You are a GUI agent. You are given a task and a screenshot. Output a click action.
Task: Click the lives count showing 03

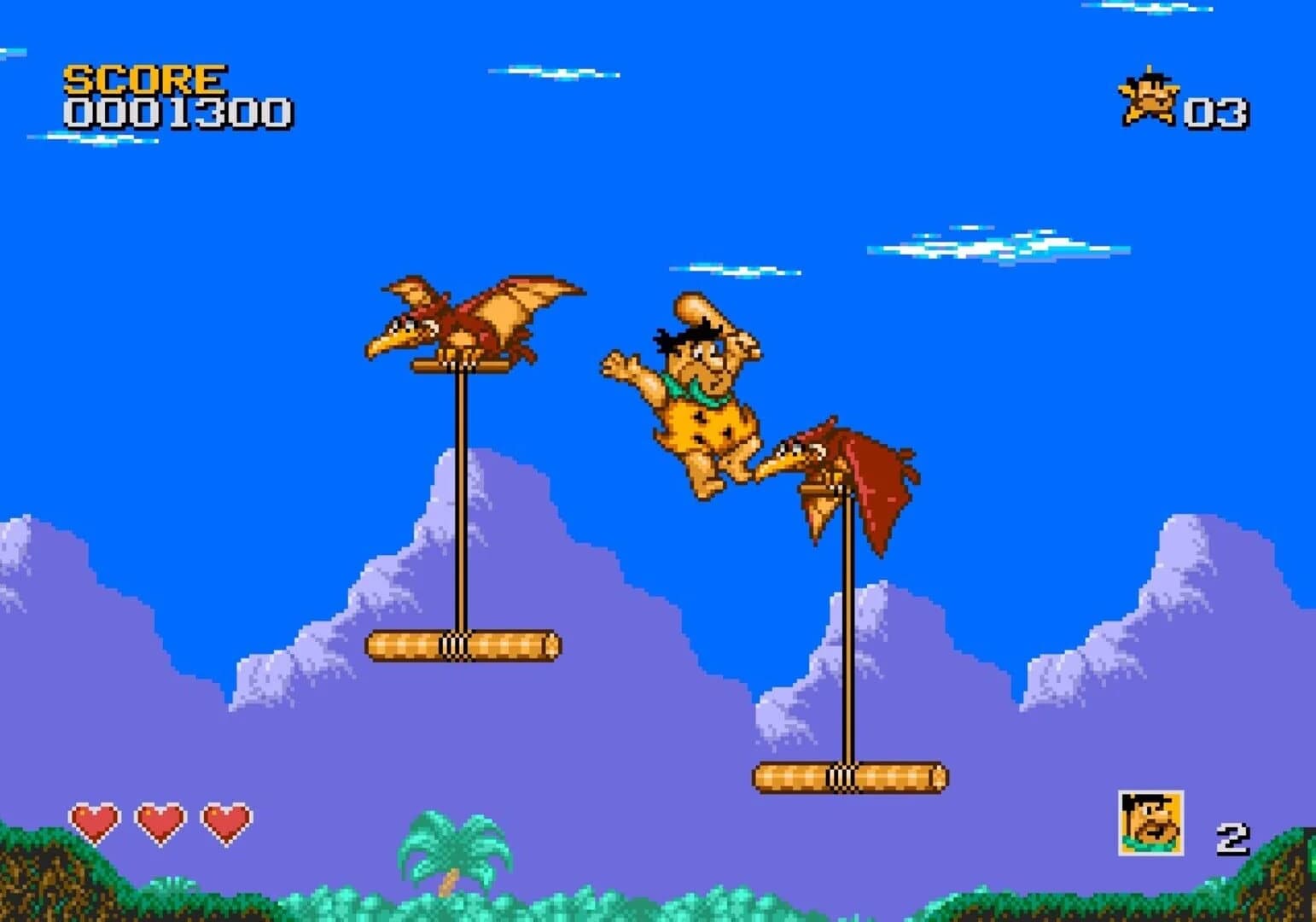1216,109
